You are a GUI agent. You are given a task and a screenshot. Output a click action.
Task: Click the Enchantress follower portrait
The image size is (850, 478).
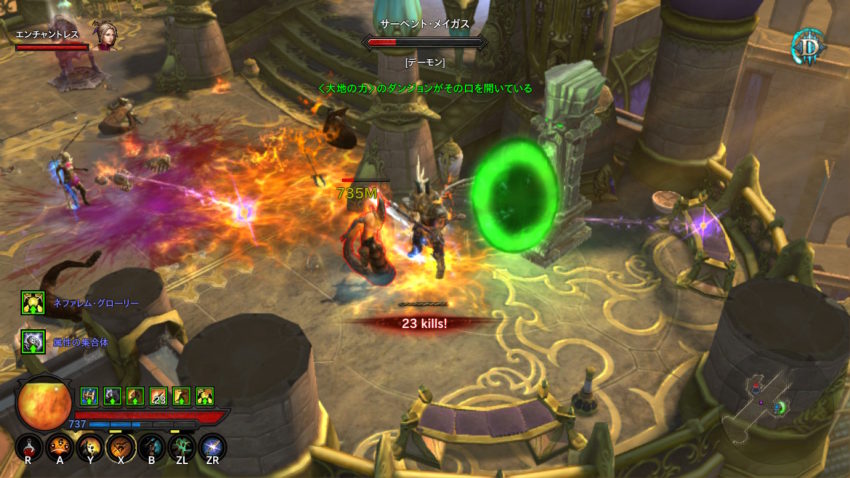click(x=104, y=35)
